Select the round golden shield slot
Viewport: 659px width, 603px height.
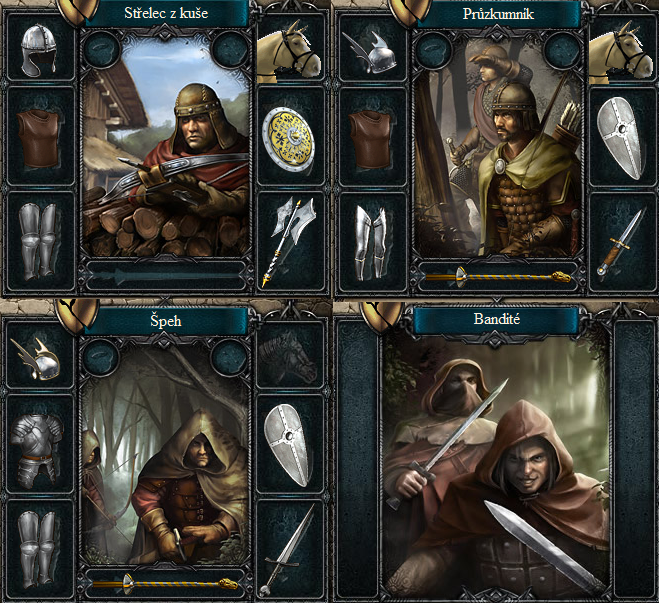pos(290,137)
